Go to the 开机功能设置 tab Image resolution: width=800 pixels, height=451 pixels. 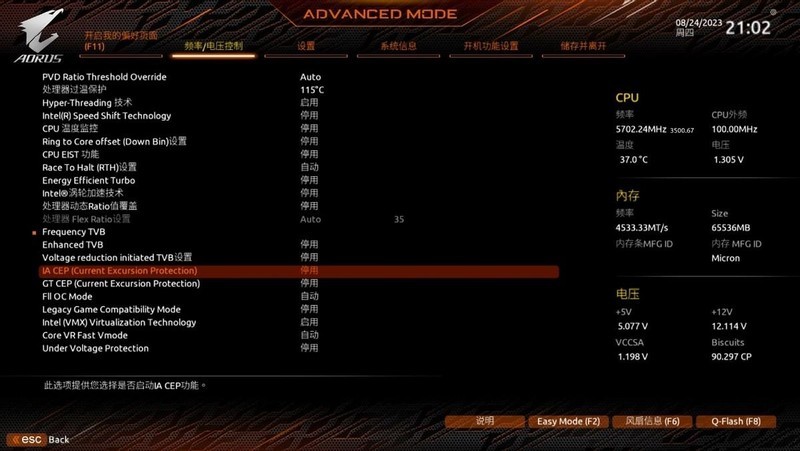click(x=490, y=46)
